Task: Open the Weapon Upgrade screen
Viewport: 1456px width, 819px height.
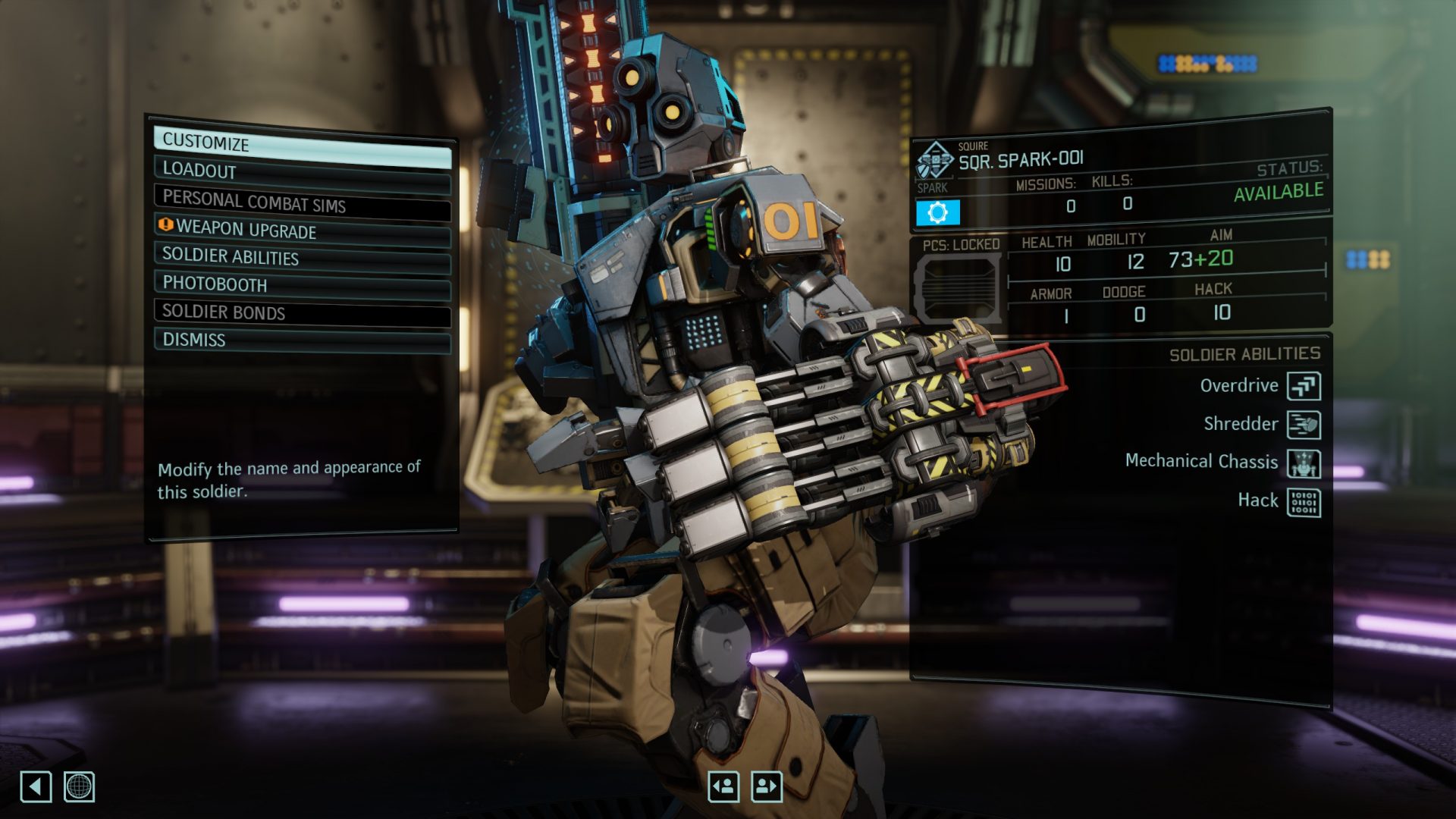Action: click(302, 229)
